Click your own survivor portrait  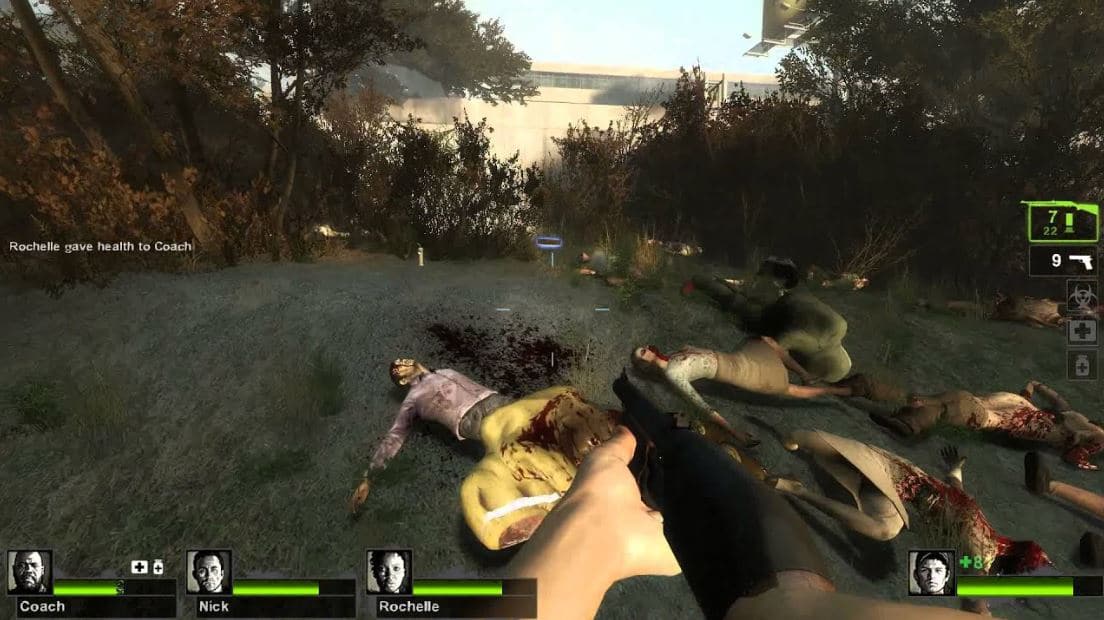pos(931,573)
